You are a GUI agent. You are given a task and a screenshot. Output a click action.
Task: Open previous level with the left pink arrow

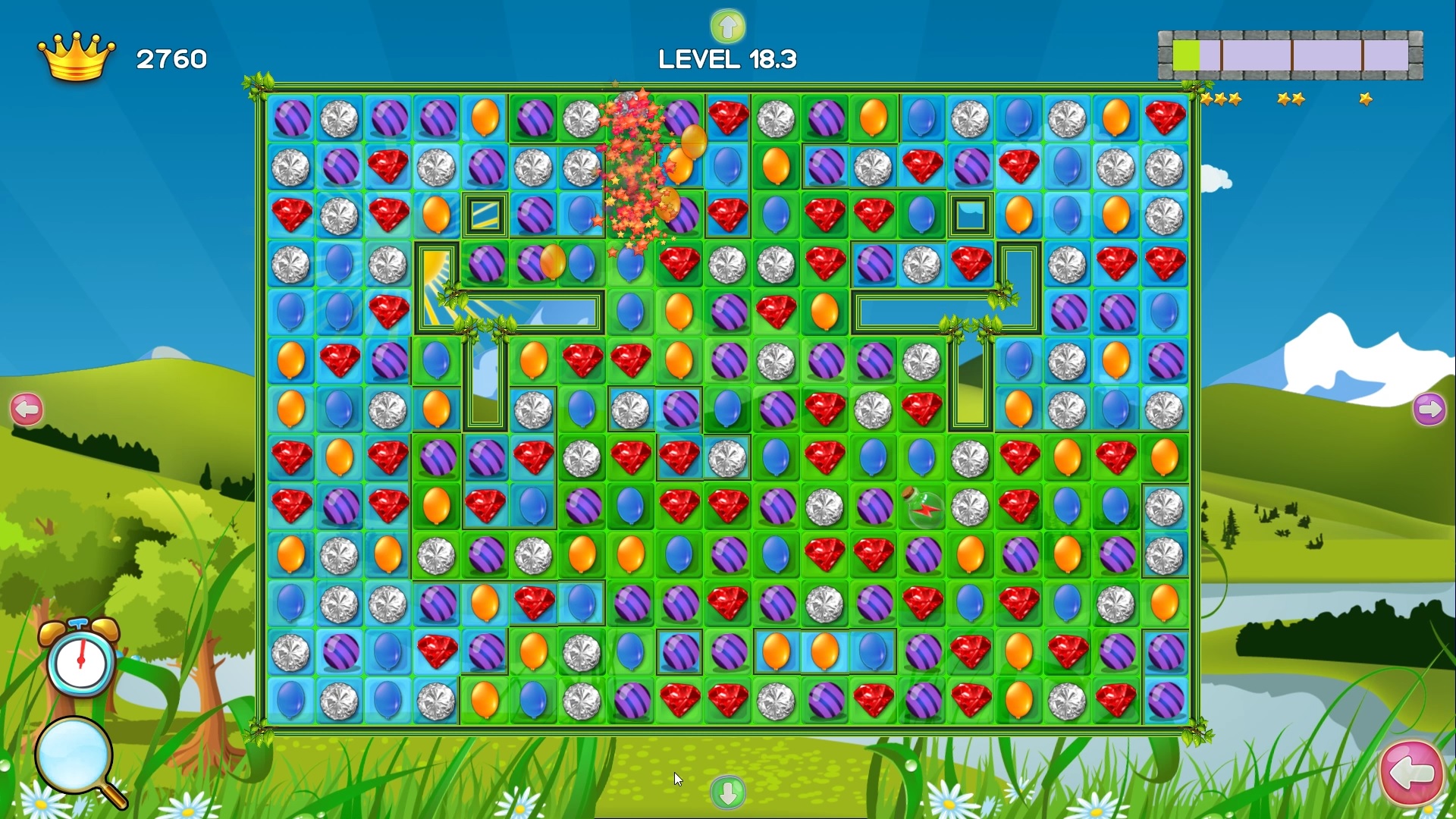[x=27, y=409]
